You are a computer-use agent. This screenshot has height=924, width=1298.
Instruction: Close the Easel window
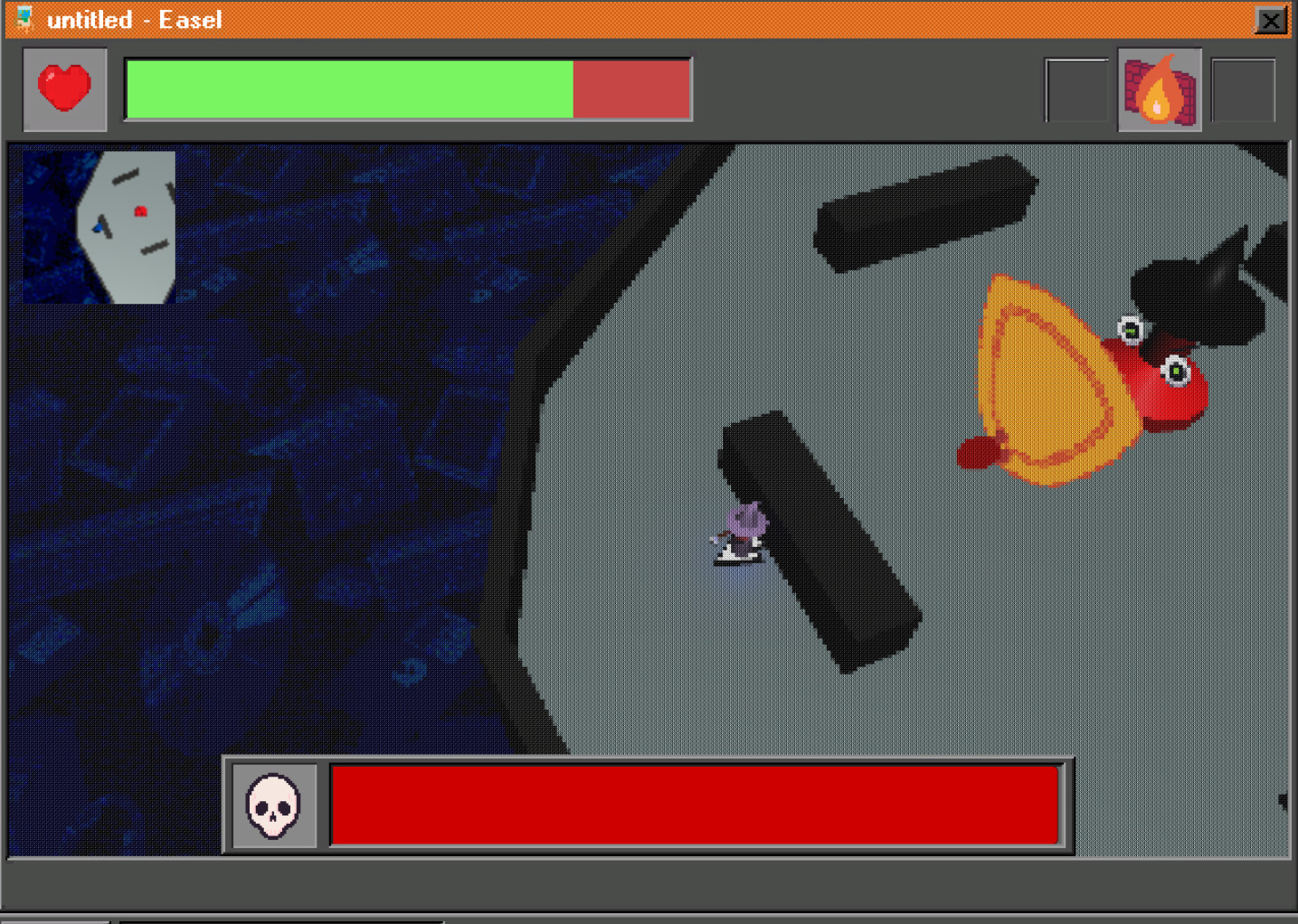pos(1271,20)
